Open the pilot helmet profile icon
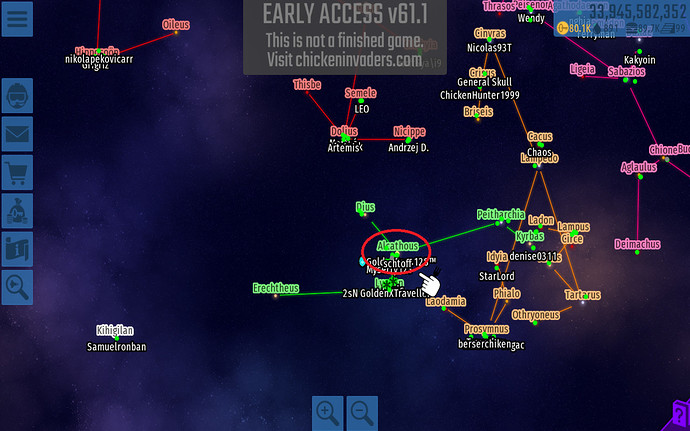Image resolution: width=690 pixels, height=431 pixels. [x=18, y=97]
